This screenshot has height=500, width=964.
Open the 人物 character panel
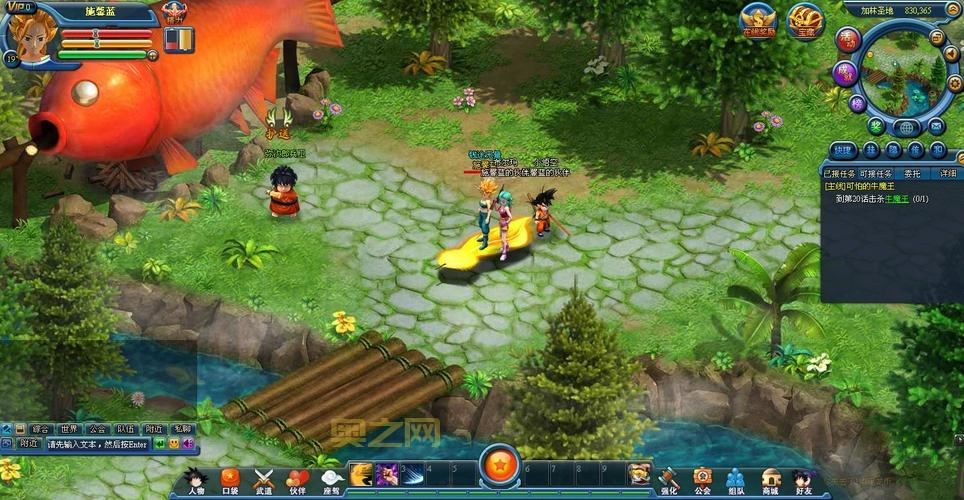196,479
